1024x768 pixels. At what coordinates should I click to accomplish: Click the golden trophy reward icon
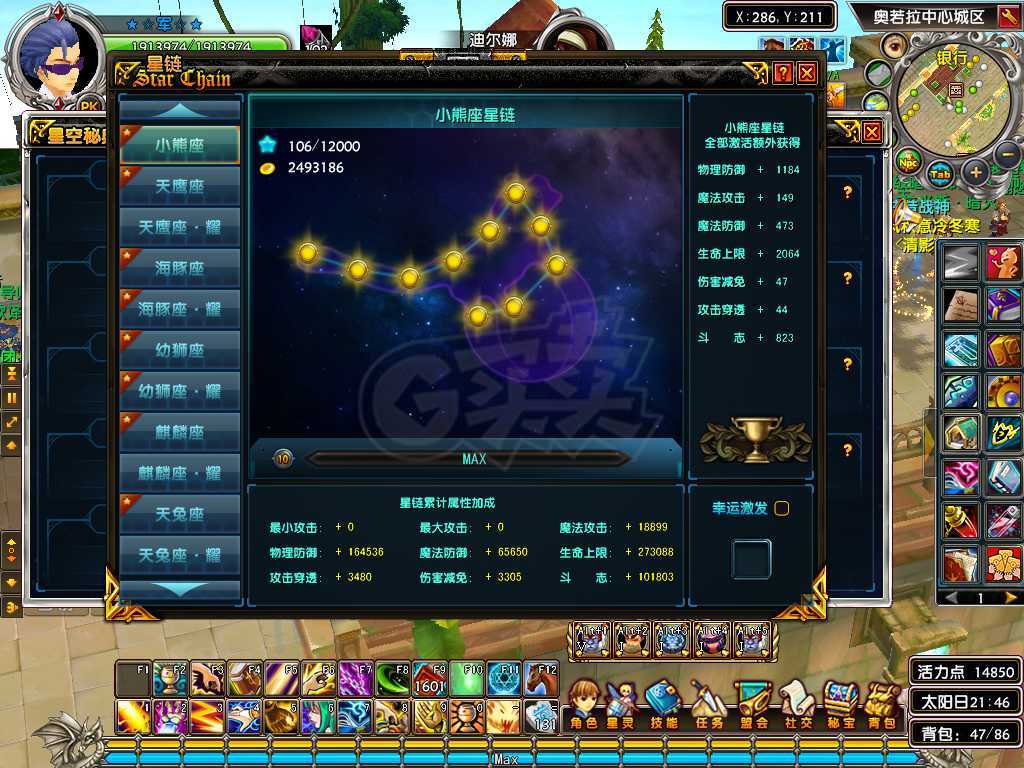(755, 435)
